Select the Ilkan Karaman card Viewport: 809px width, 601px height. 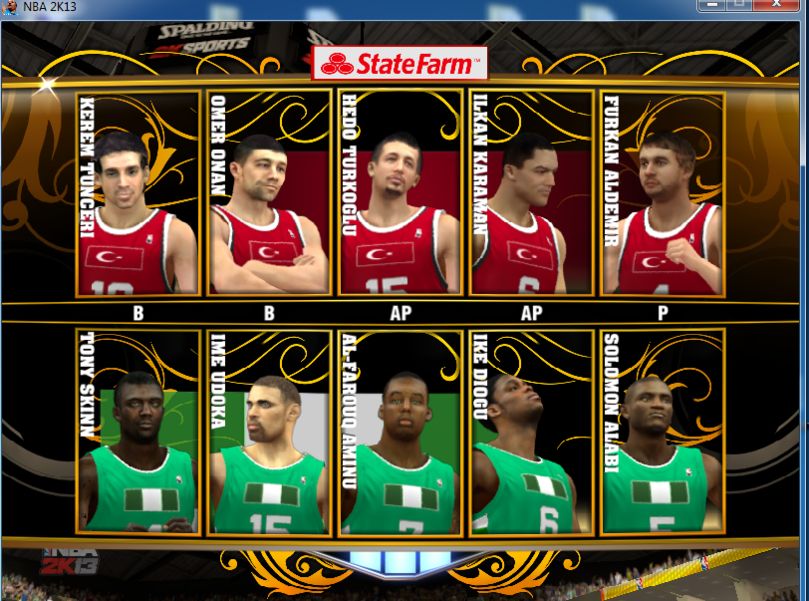[x=531, y=194]
